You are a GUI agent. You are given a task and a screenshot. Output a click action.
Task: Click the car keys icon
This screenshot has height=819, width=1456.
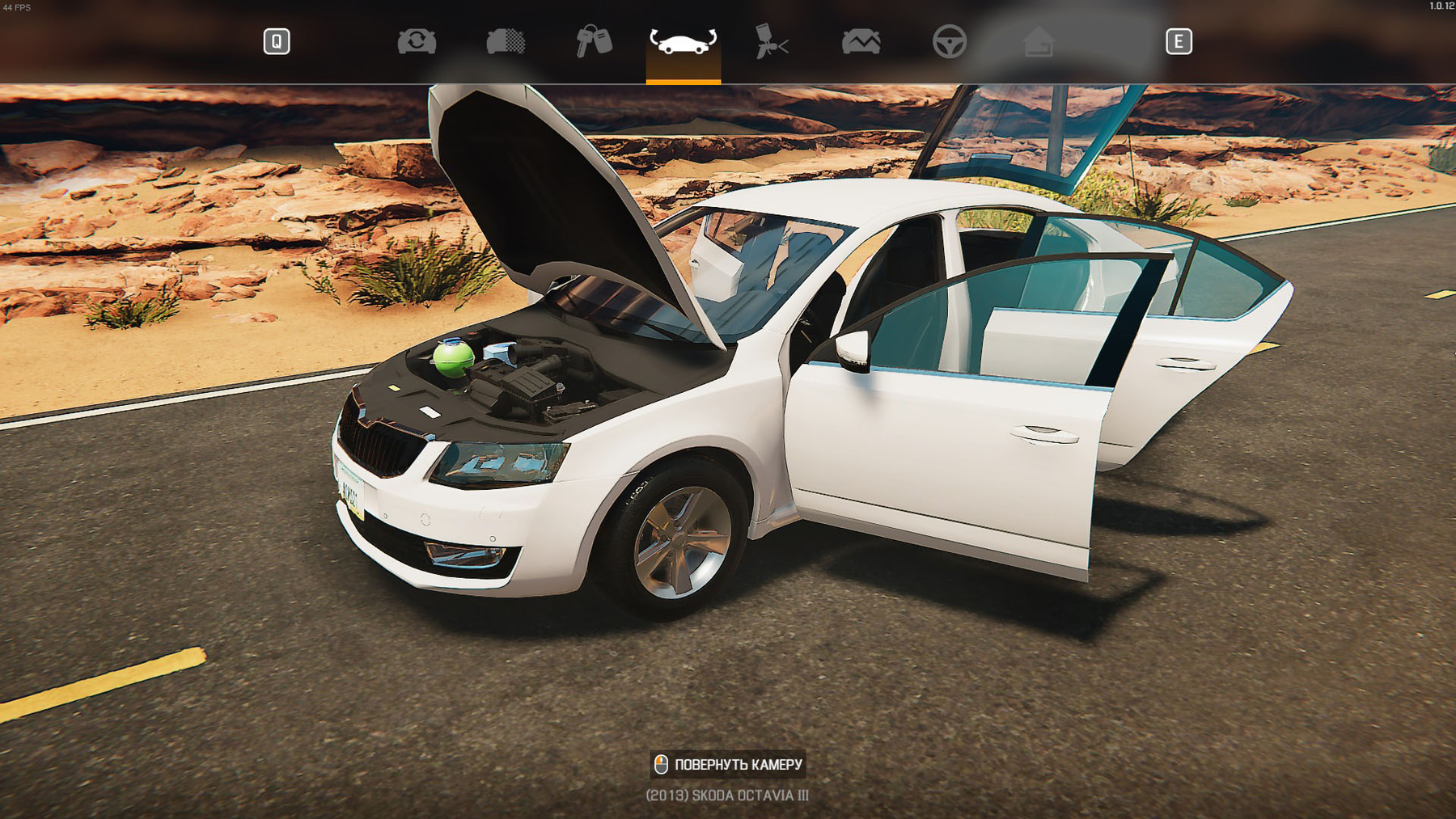coord(593,43)
